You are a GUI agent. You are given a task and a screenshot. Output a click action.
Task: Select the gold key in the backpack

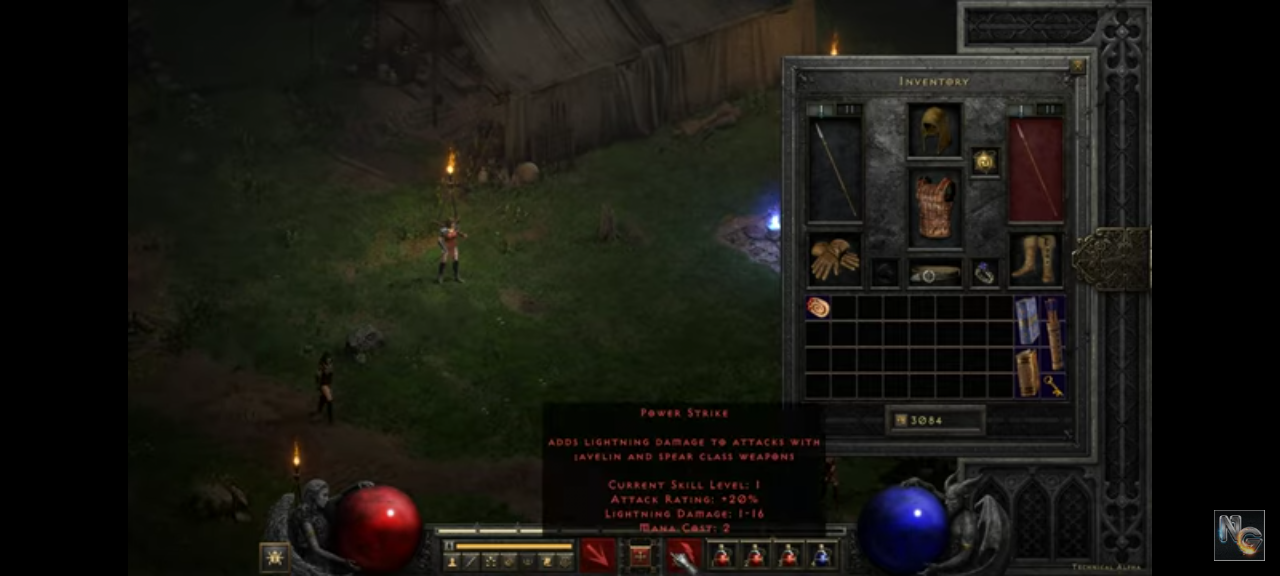(x=1053, y=385)
